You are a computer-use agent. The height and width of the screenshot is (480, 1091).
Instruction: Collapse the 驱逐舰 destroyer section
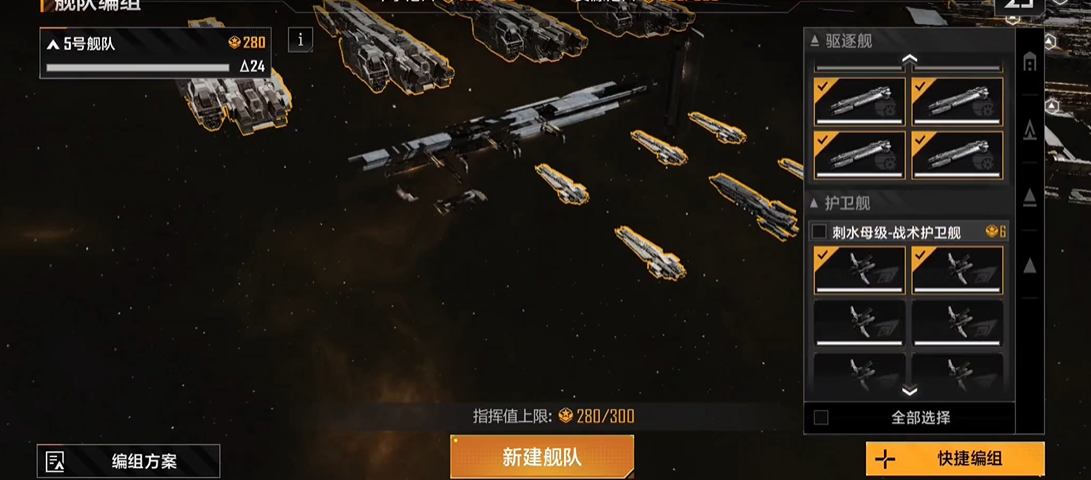pyautogui.click(x=815, y=41)
